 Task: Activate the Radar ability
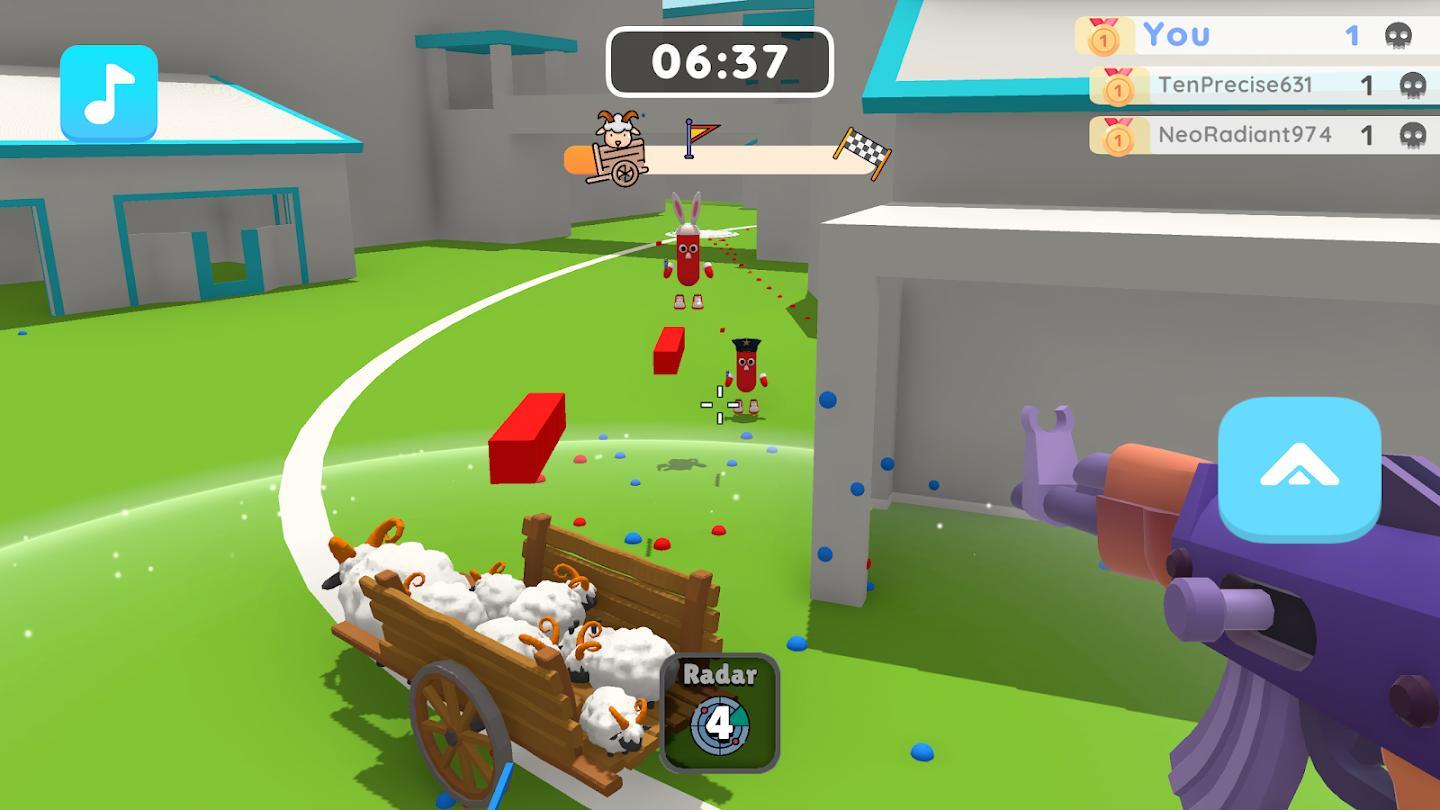point(719,712)
